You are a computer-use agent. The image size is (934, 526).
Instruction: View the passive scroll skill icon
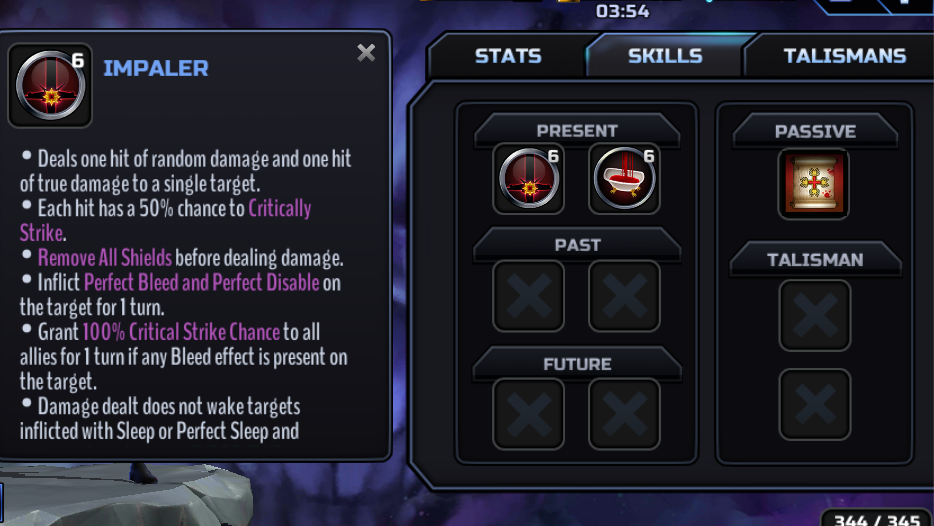(x=814, y=185)
